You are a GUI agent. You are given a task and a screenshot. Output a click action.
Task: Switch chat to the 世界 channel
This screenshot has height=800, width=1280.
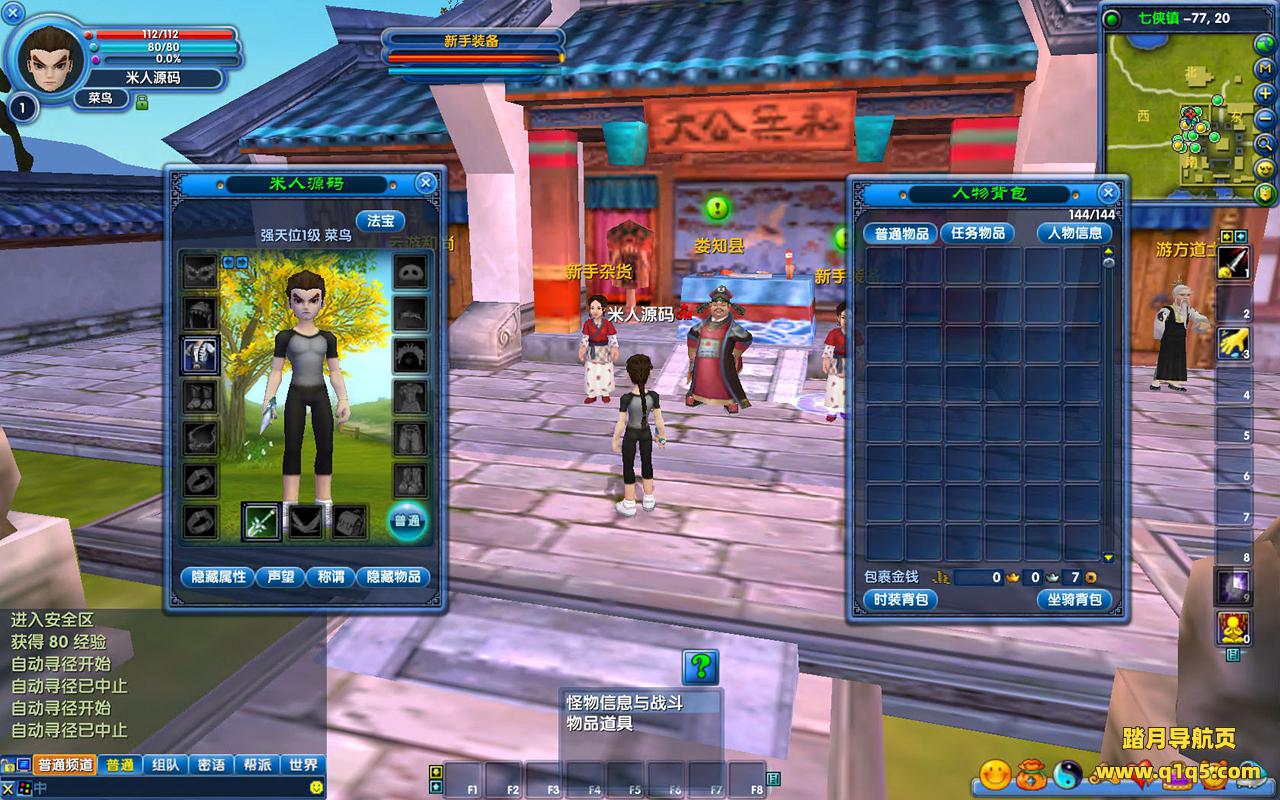pyautogui.click(x=303, y=765)
